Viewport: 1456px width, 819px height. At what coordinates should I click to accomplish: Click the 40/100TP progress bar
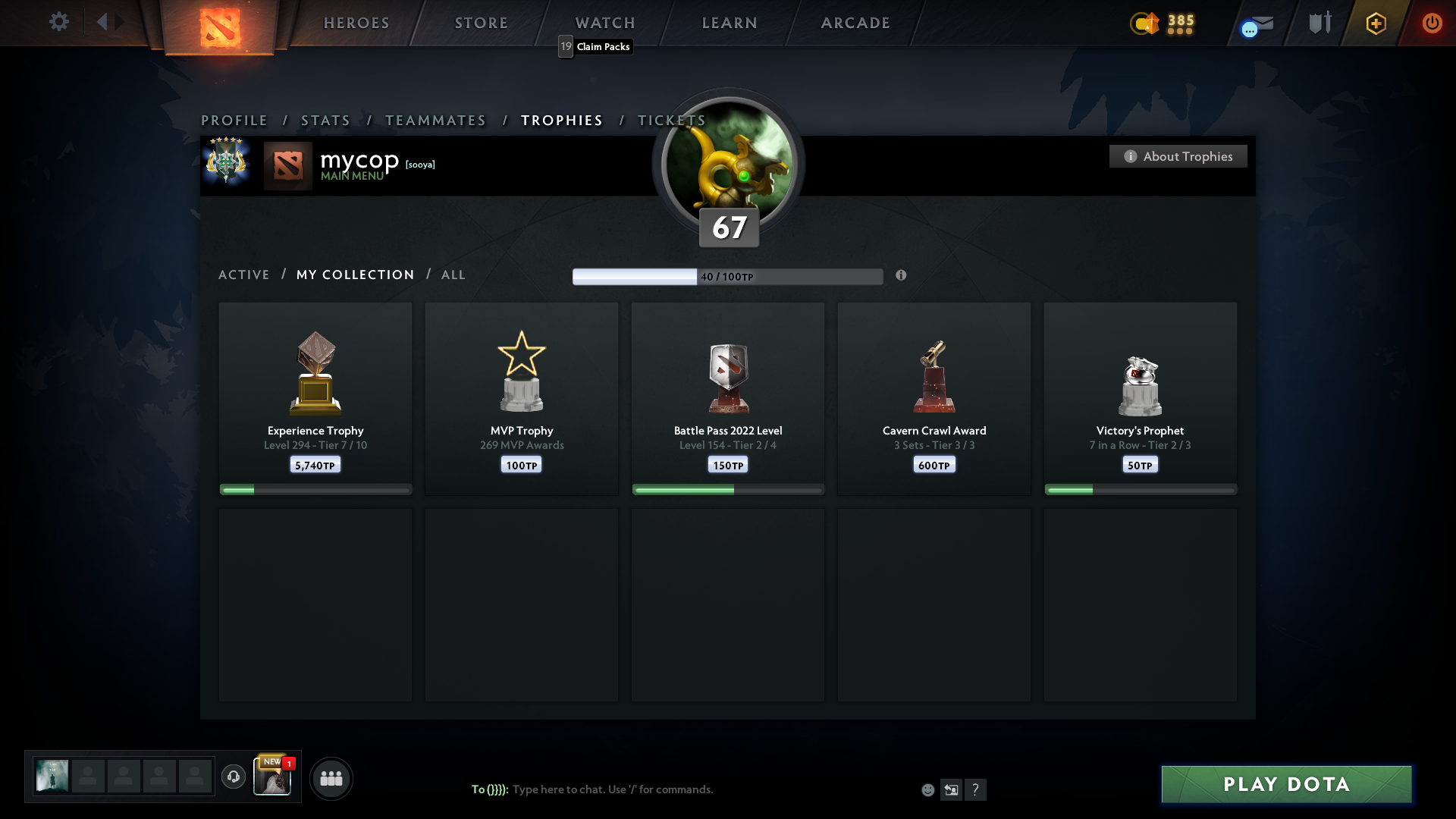(x=728, y=276)
